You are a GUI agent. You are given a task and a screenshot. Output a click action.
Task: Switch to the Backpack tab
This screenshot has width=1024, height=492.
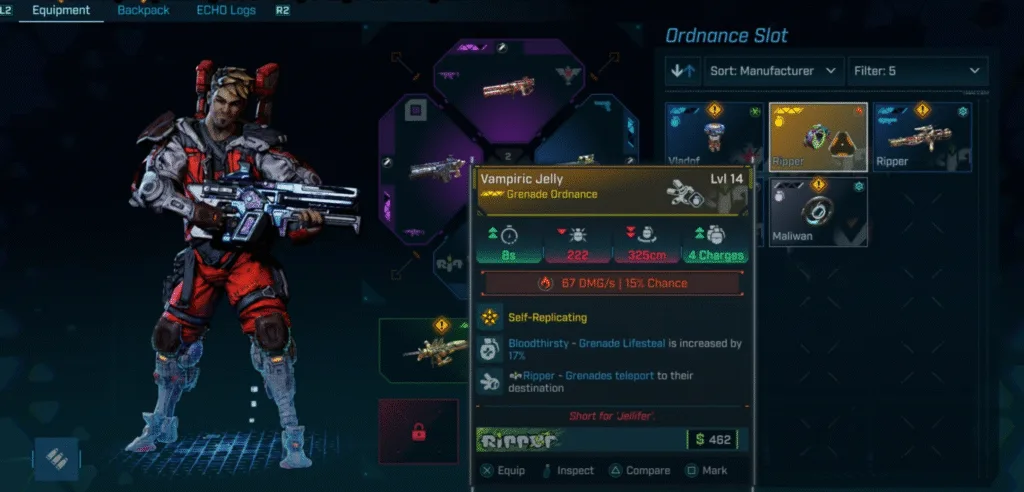tap(143, 11)
